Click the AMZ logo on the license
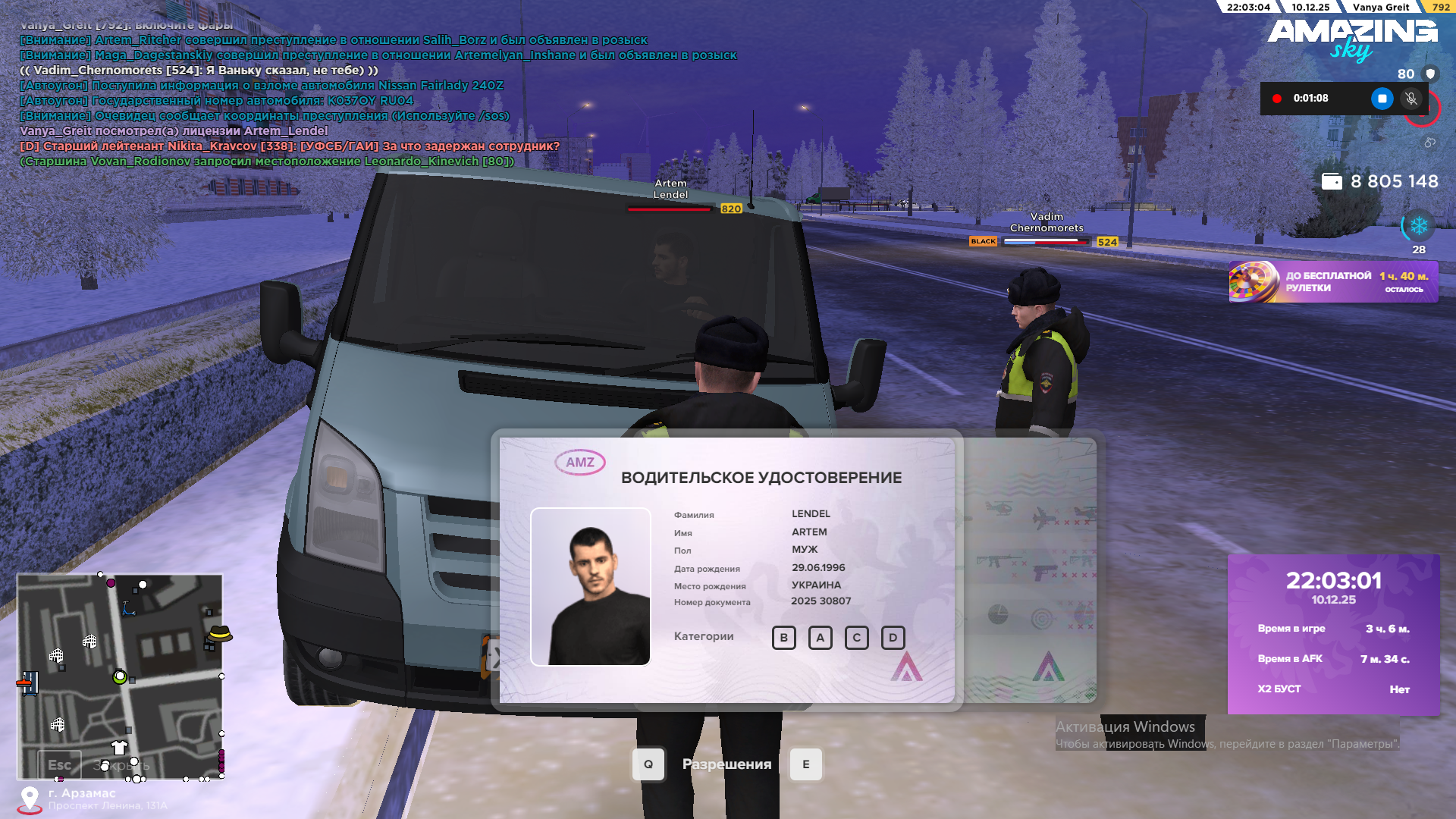 click(x=580, y=463)
